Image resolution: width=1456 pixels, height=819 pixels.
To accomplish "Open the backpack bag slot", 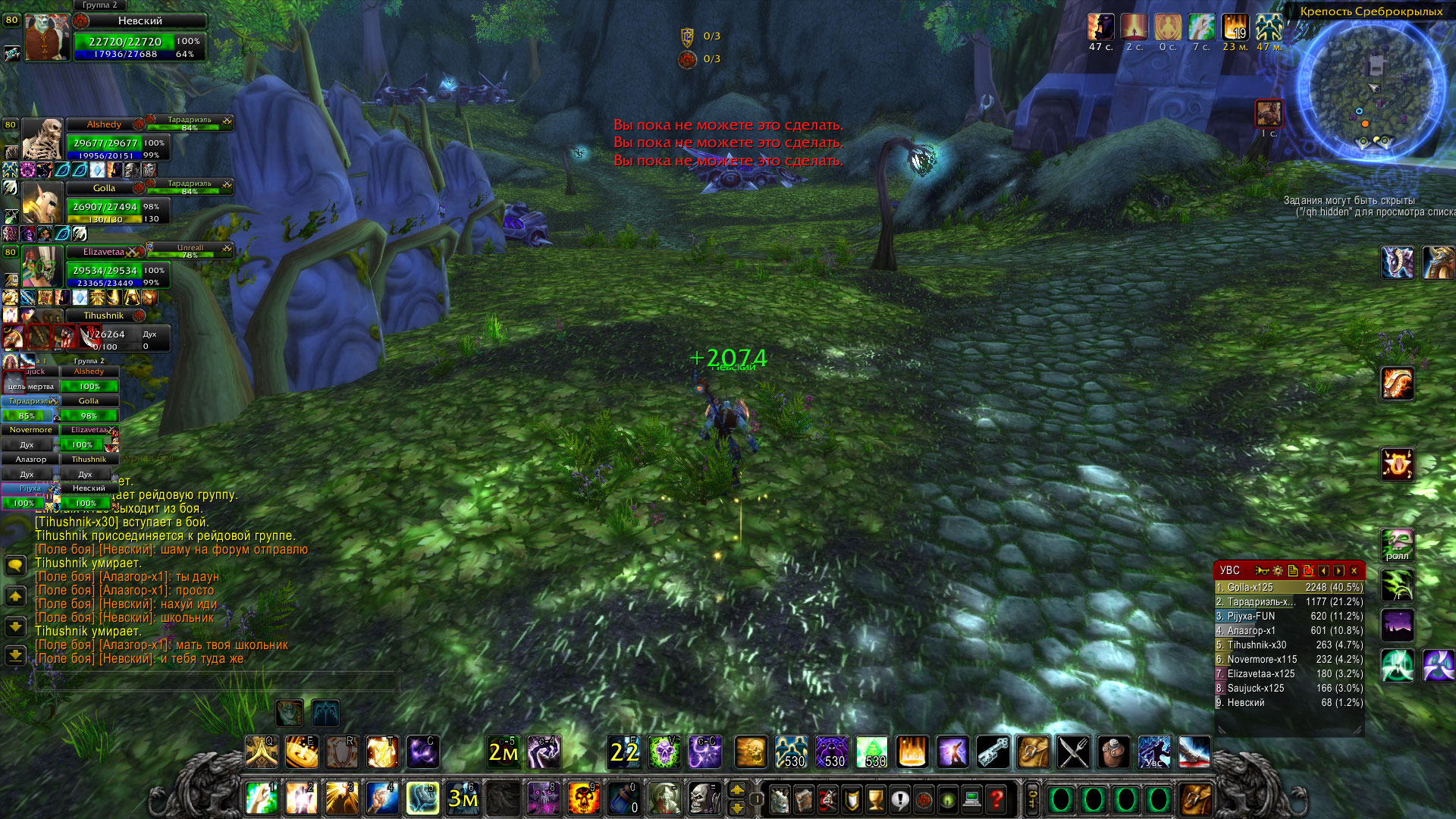I will (1196, 799).
